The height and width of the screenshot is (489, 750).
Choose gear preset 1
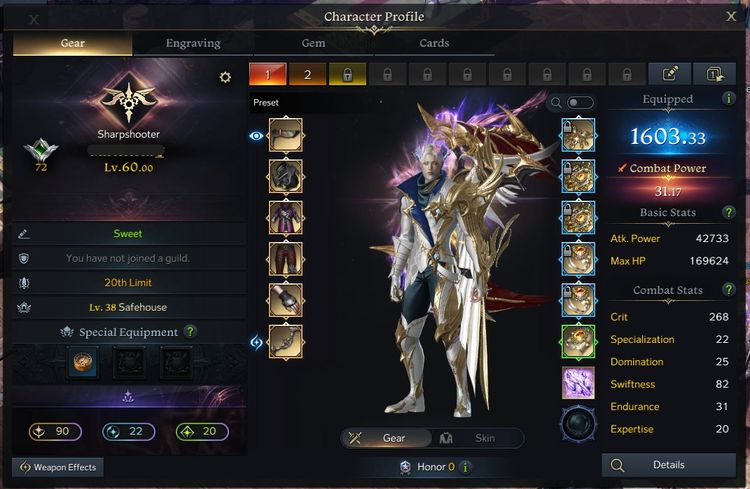pyautogui.click(x=269, y=74)
